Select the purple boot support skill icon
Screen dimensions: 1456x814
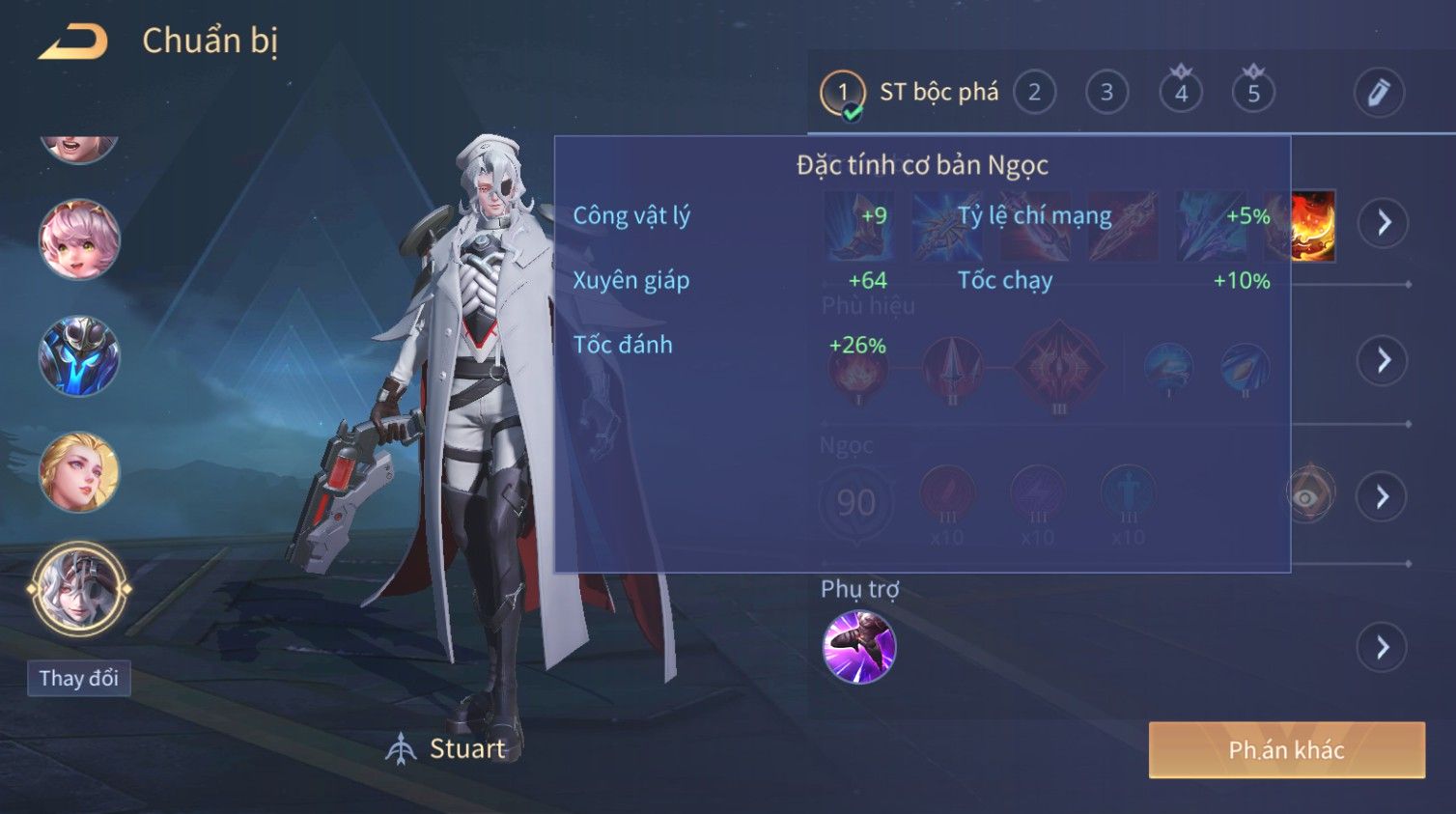tap(859, 647)
